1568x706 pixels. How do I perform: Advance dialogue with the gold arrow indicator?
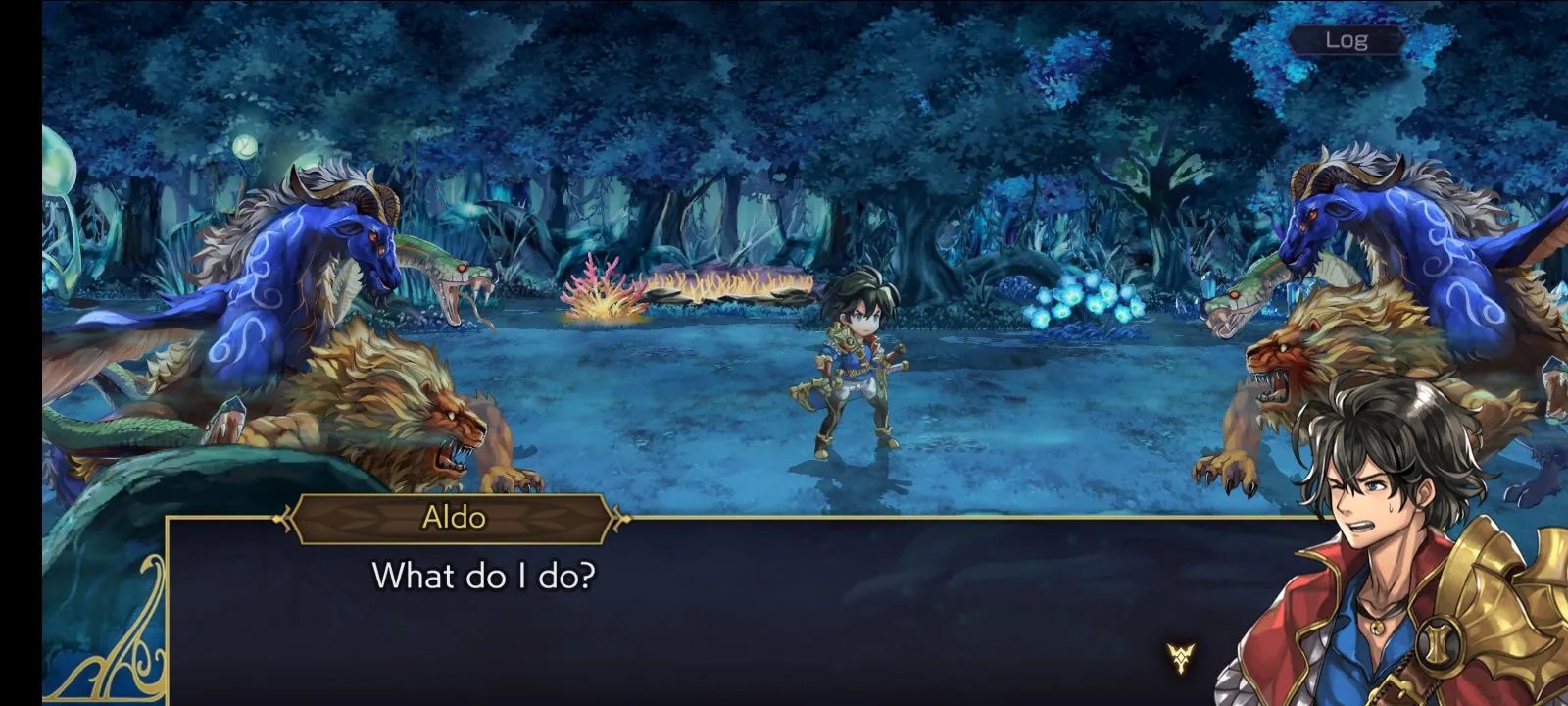pyautogui.click(x=1181, y=658)
